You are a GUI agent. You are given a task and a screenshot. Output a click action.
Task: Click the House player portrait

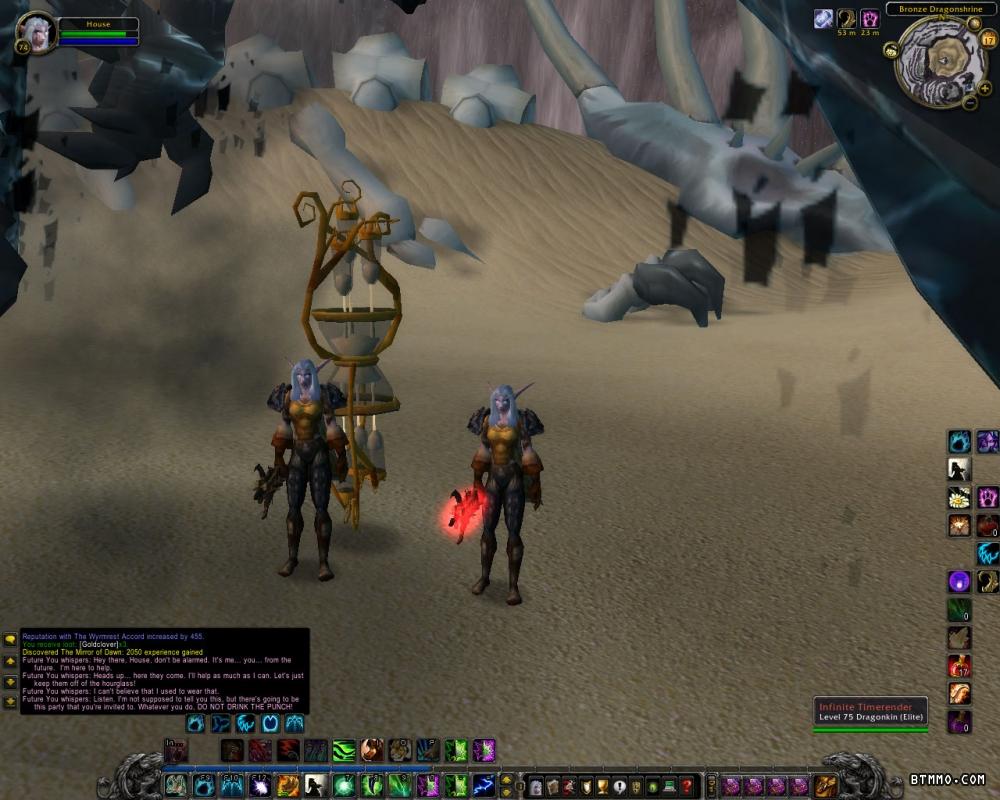pos(37,31)
